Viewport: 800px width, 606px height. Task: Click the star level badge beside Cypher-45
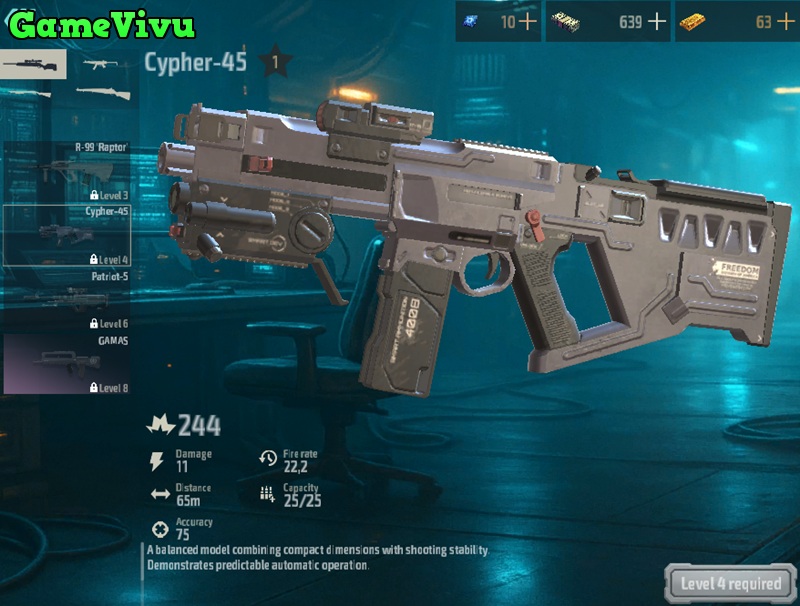point(275,63)
